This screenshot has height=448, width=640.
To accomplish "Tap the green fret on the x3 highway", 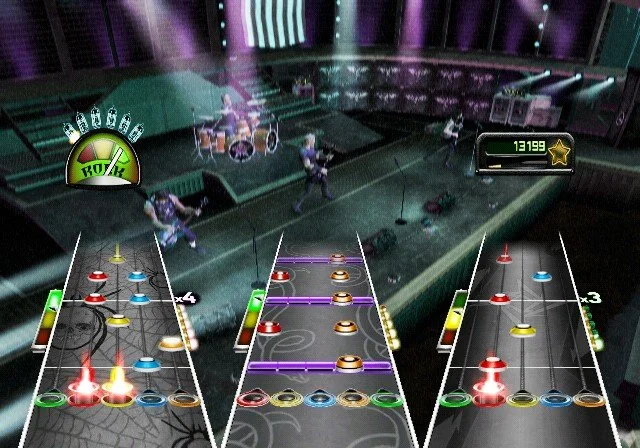I will pos(455,400).
